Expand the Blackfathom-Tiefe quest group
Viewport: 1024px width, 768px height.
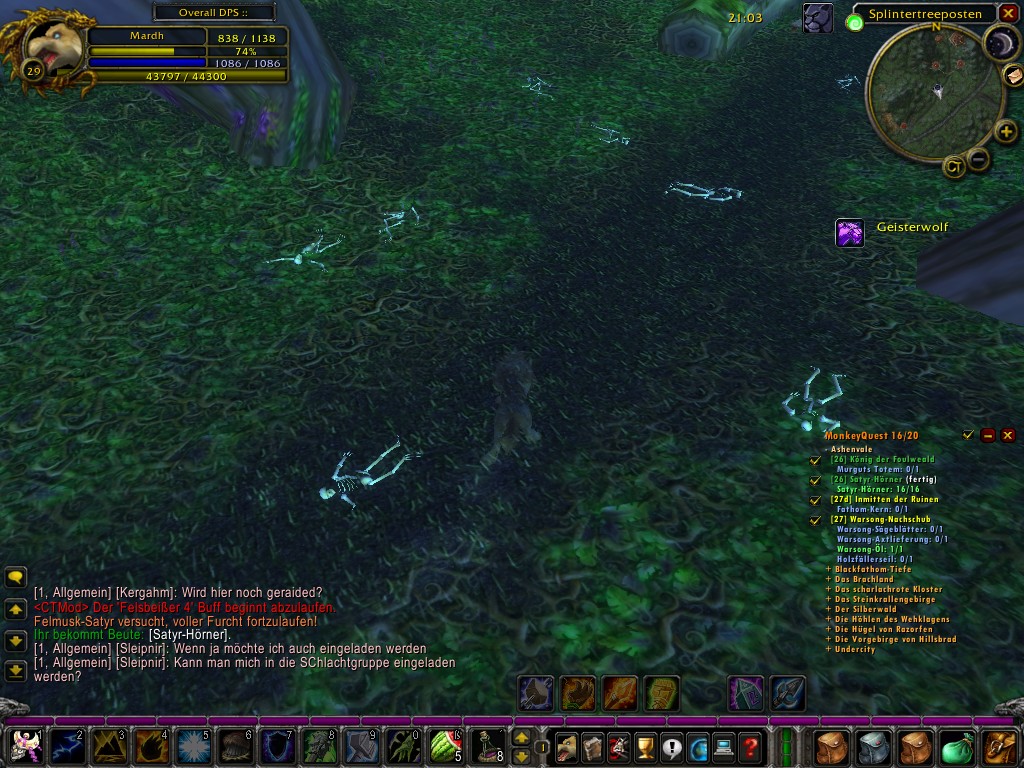coord(828,569)
